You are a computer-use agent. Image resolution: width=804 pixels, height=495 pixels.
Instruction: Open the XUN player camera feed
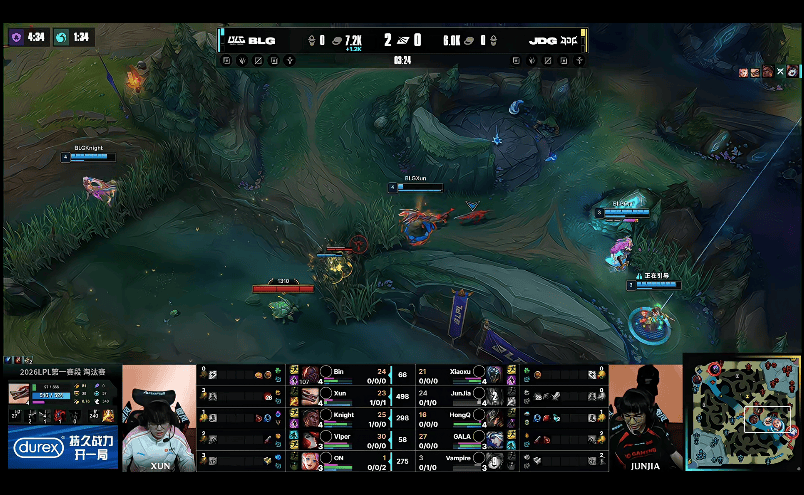(x=160, y=418)
